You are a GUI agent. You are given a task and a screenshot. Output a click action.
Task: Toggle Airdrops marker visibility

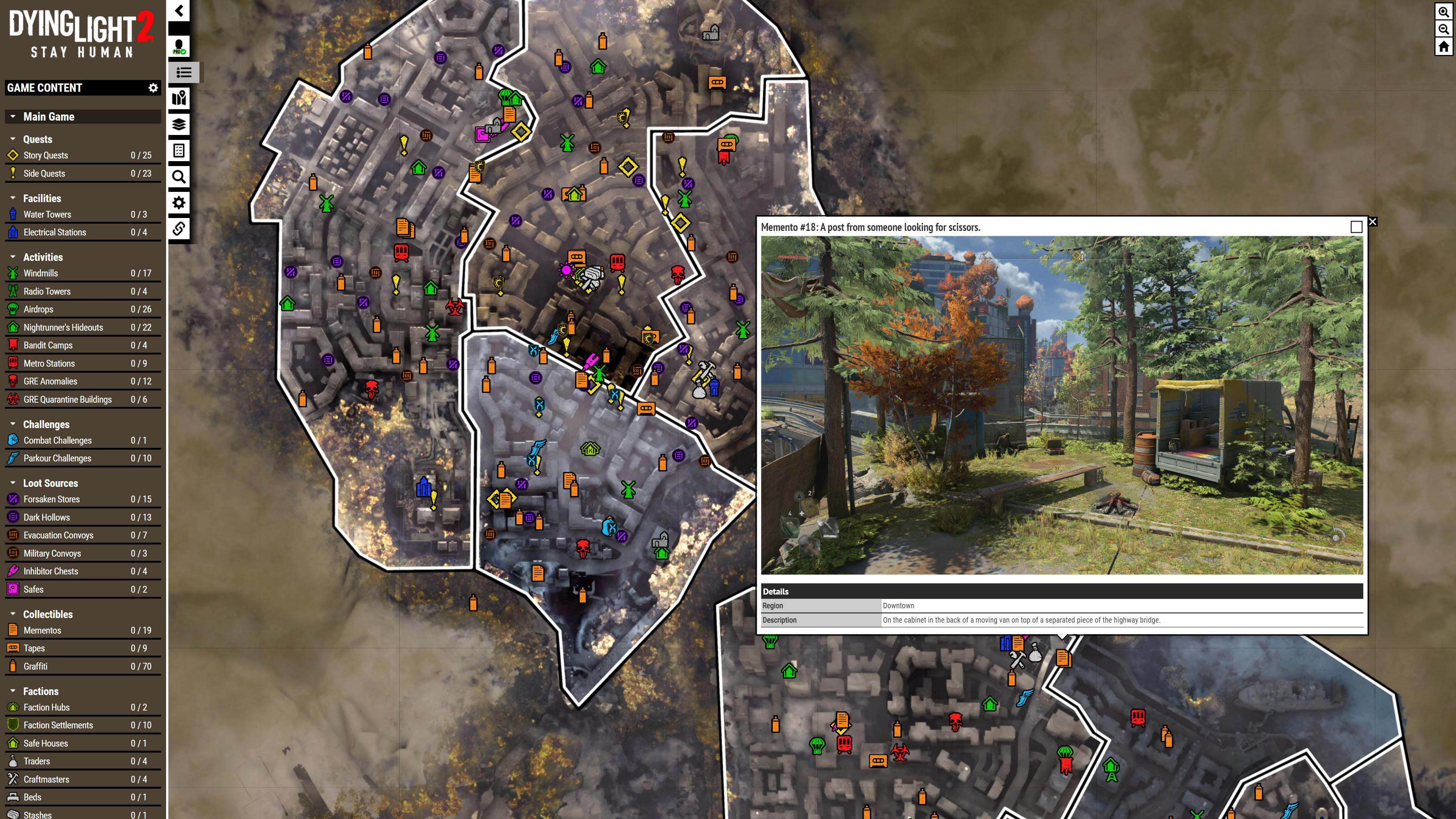(13, 309)
